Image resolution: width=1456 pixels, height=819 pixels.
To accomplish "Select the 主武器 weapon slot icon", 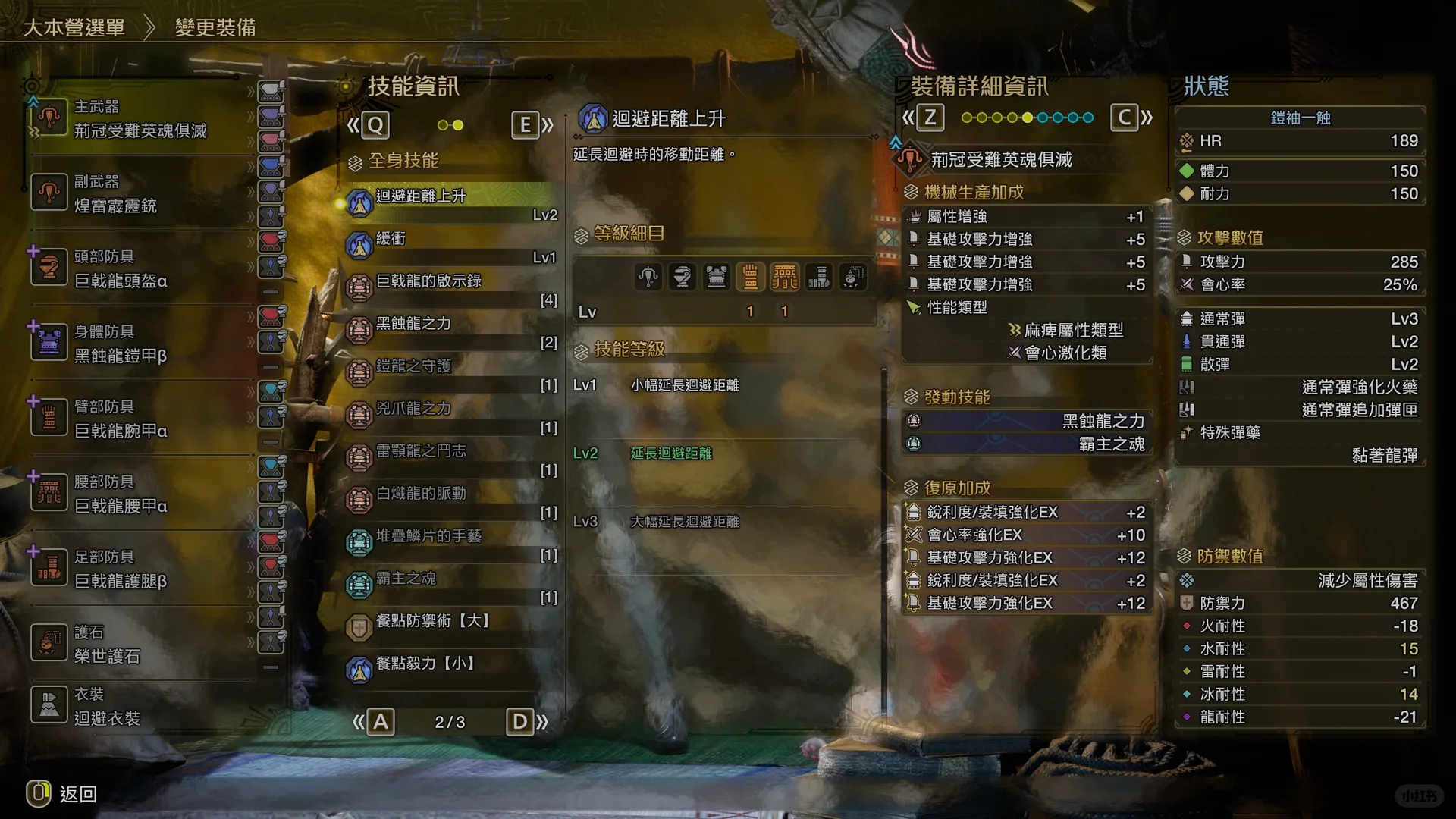I will [x=49, y=118].
